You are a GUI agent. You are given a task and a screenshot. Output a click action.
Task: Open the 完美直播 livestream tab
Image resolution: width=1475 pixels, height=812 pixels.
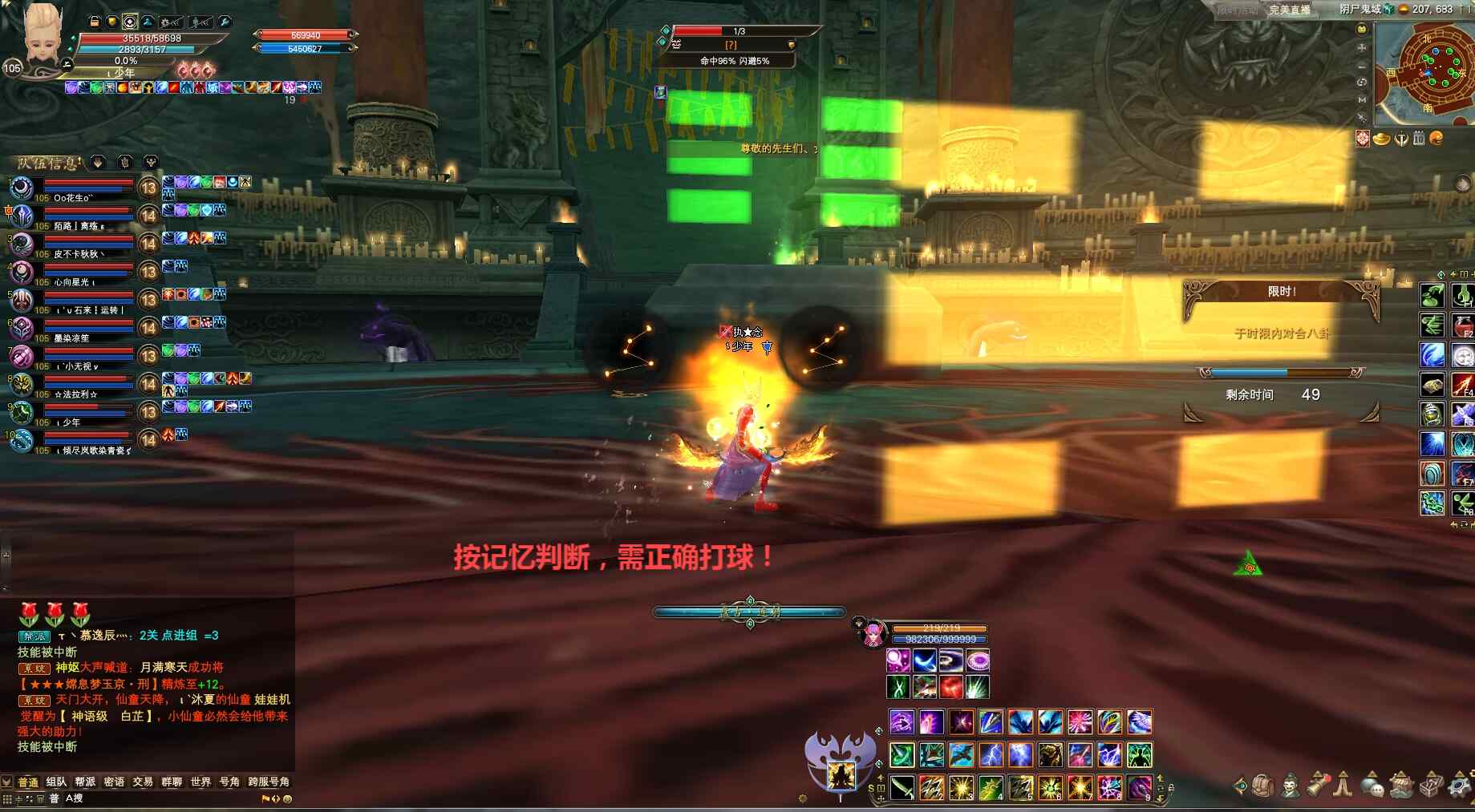point(1289,10)
